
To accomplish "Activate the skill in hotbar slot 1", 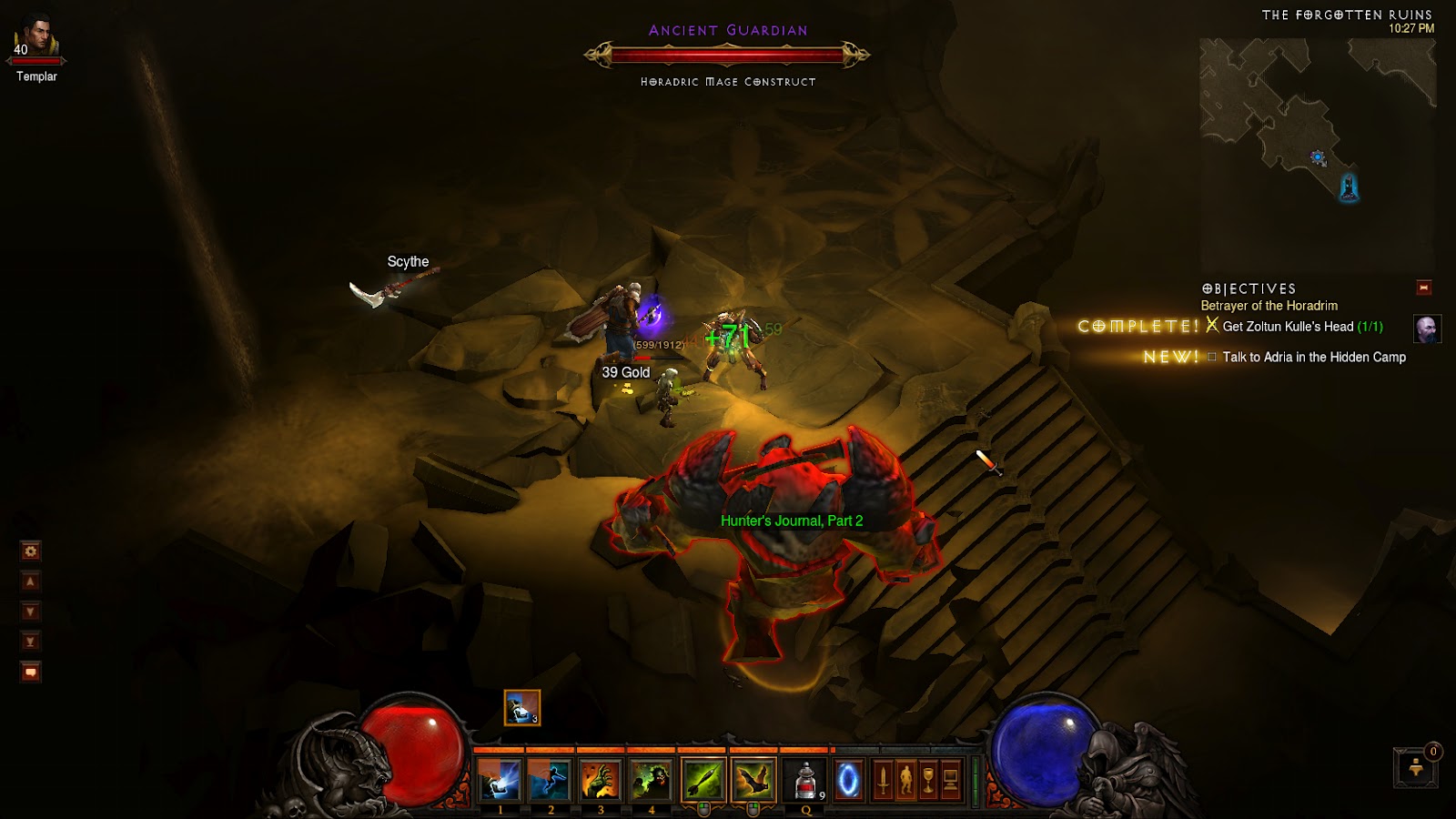I will coord(500,780).
